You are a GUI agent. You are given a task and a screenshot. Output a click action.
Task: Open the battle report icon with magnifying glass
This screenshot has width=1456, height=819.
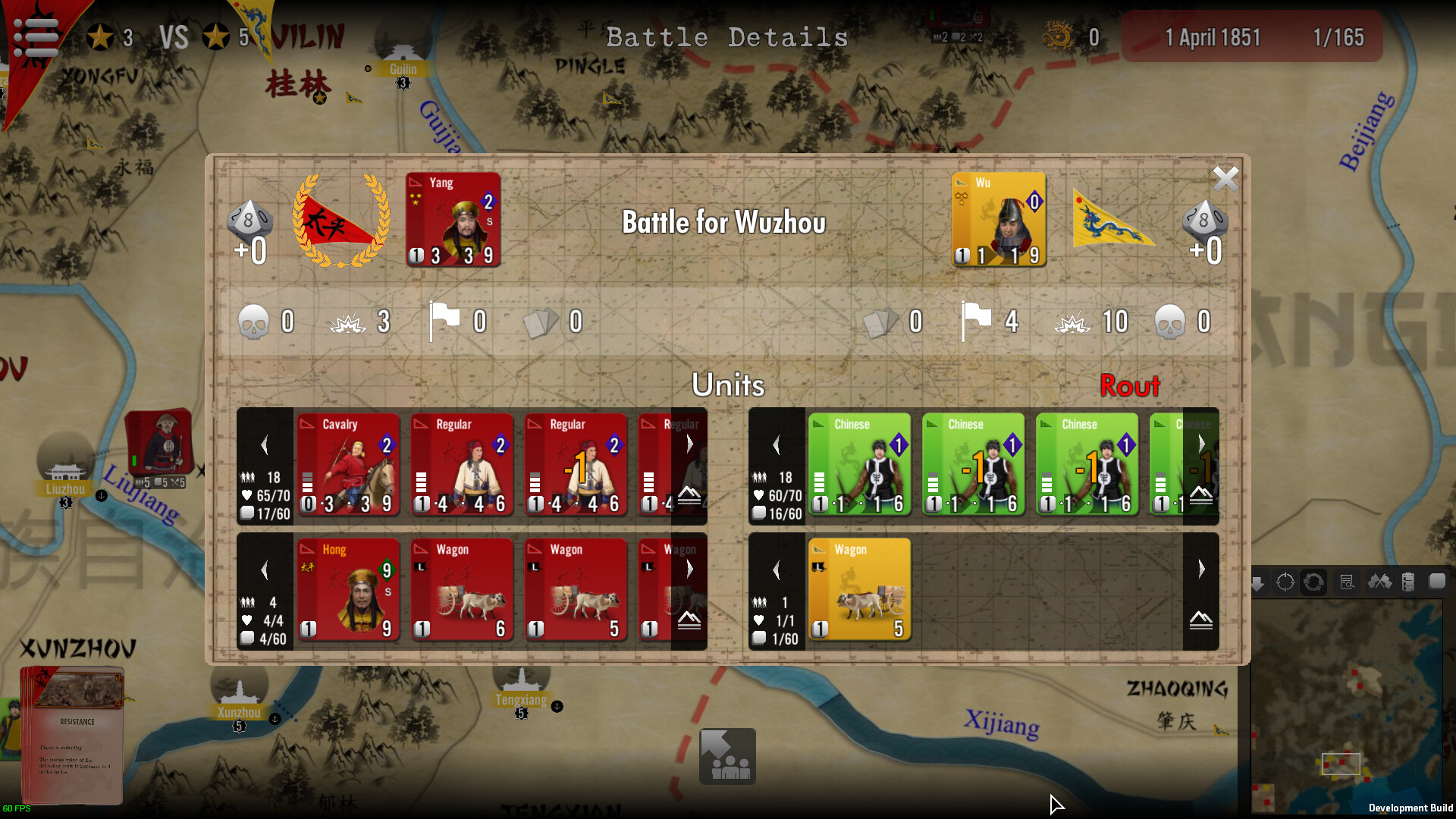tap(1348, 582)
